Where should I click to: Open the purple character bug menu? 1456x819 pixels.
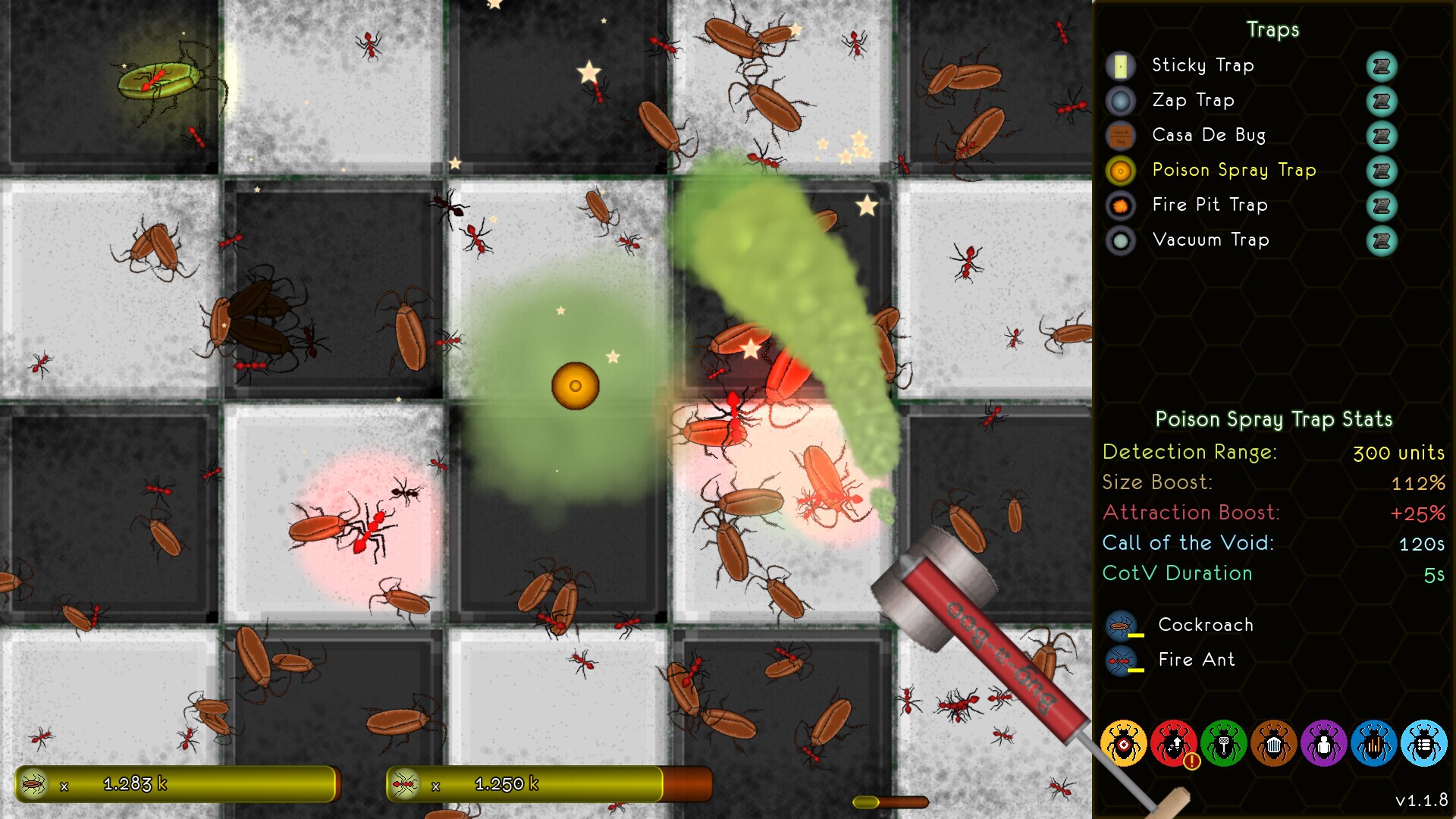click(x=1323, y=744)
